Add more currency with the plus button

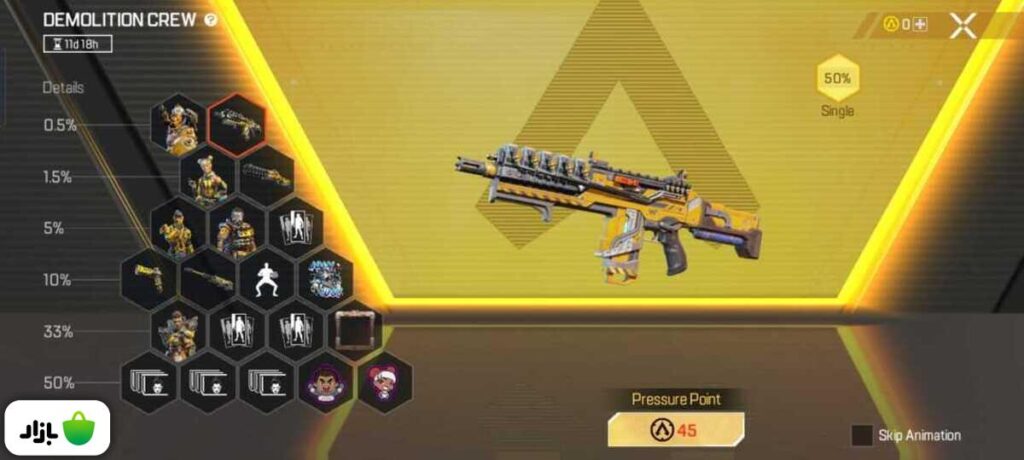919,25
